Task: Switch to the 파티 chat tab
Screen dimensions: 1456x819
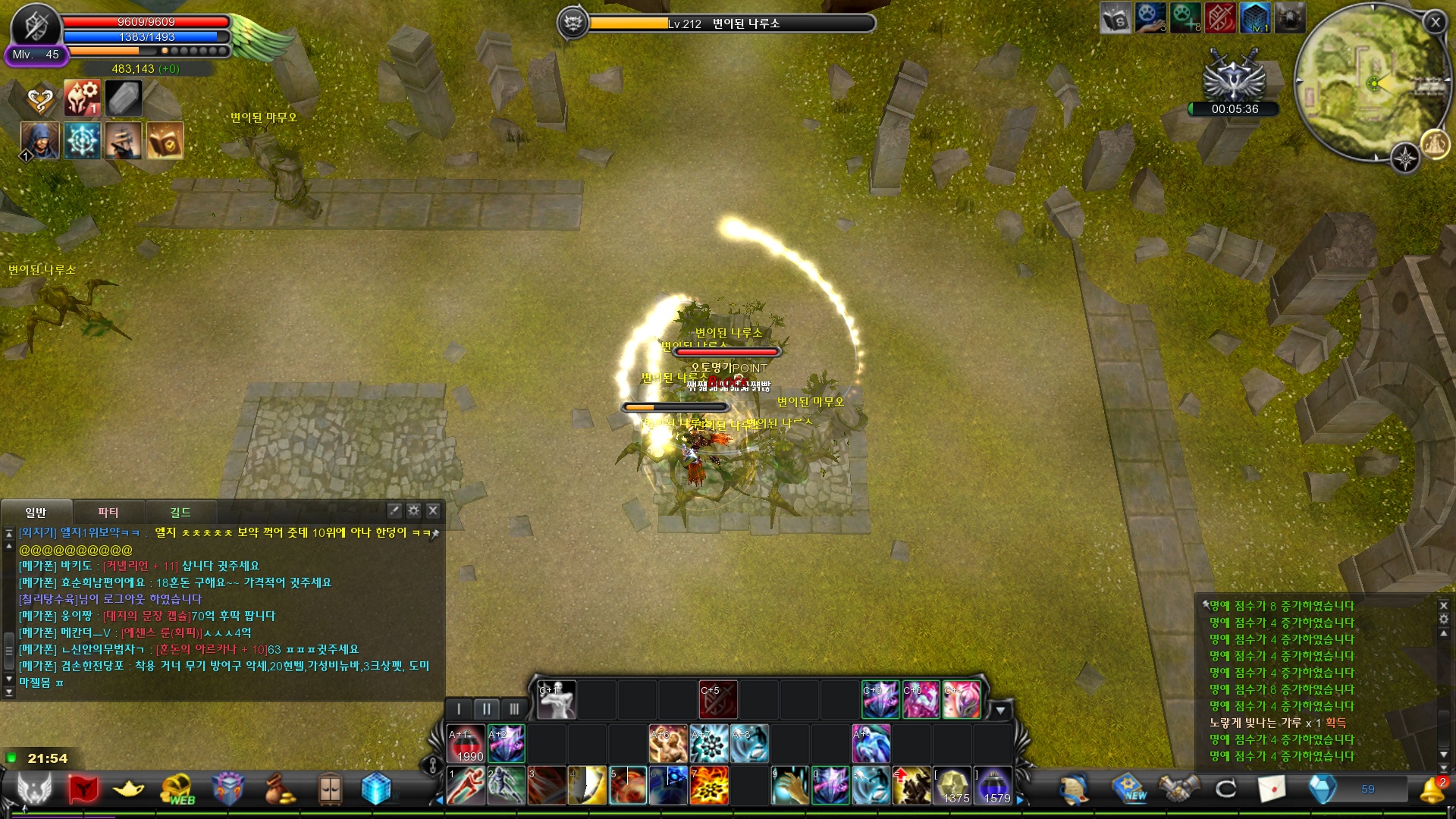Action: point(108,512)
